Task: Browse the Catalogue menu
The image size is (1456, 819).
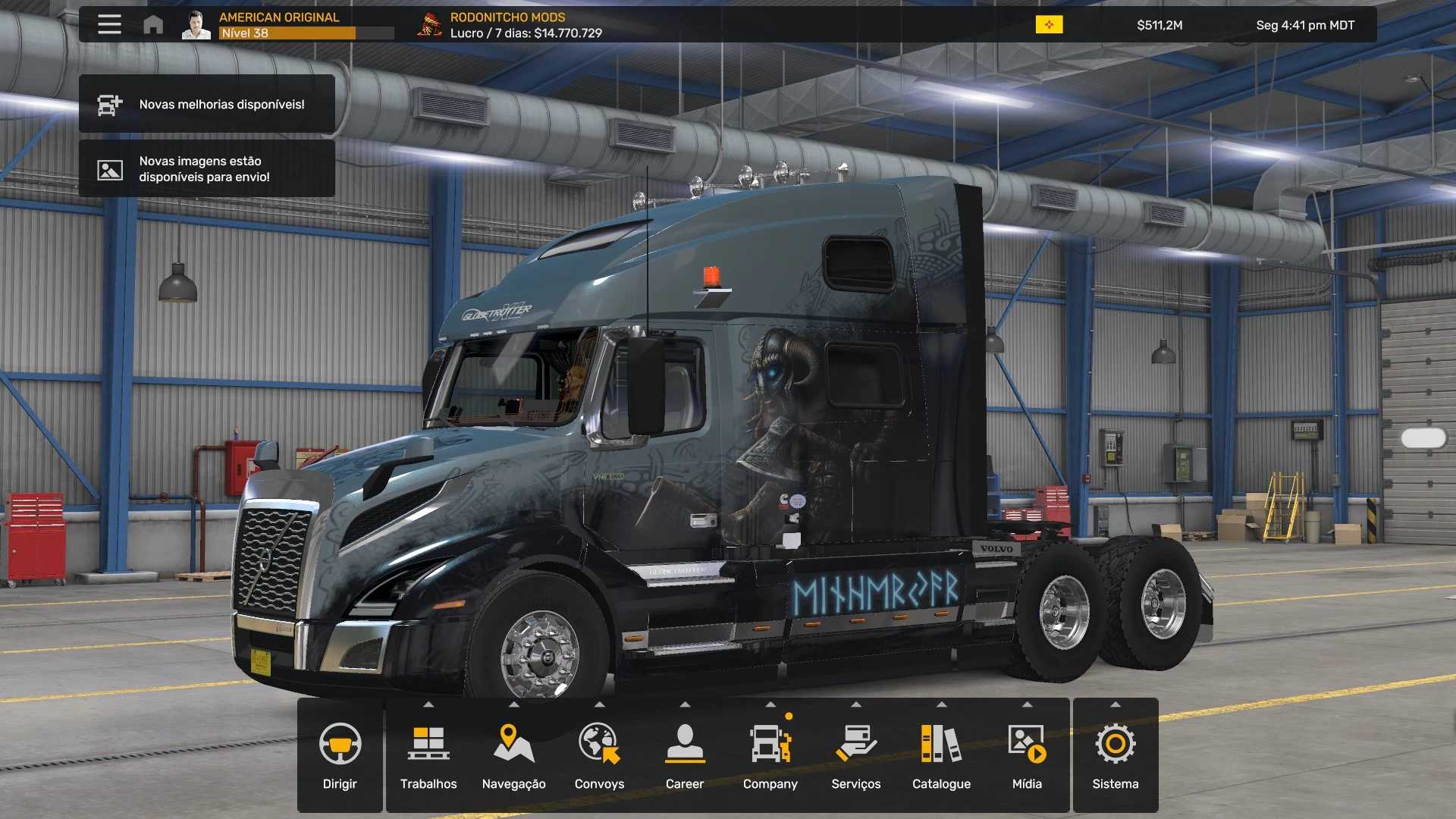Action: click(x=941, y=755)
